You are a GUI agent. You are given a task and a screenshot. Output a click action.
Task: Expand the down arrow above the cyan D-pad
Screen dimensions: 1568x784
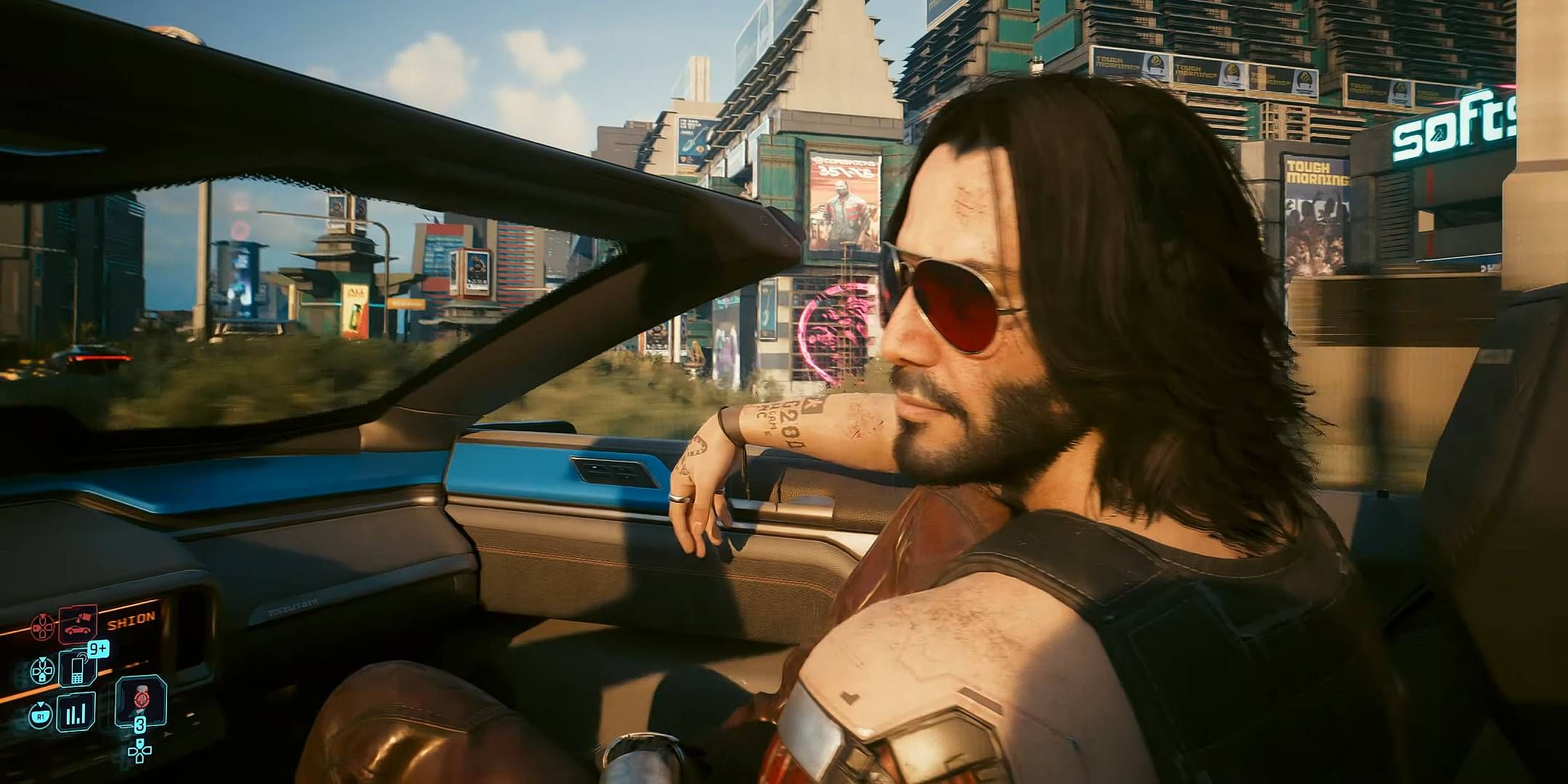42,660
